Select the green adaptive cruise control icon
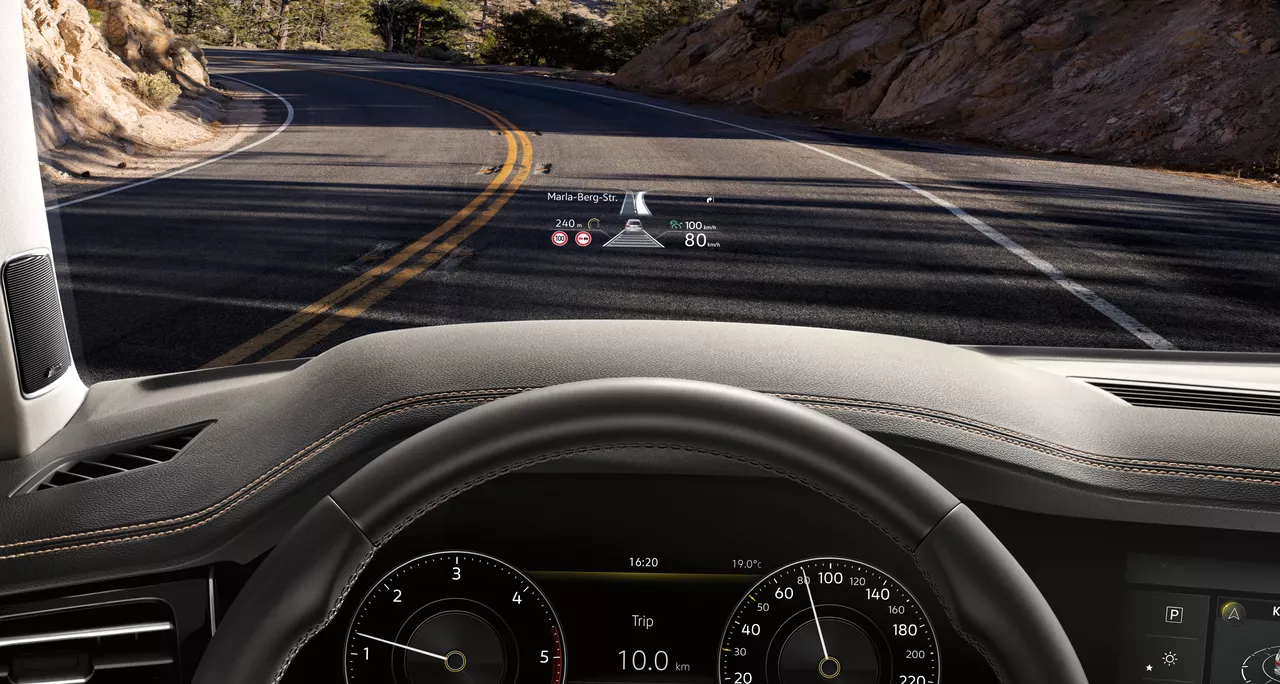 point(676,225)
